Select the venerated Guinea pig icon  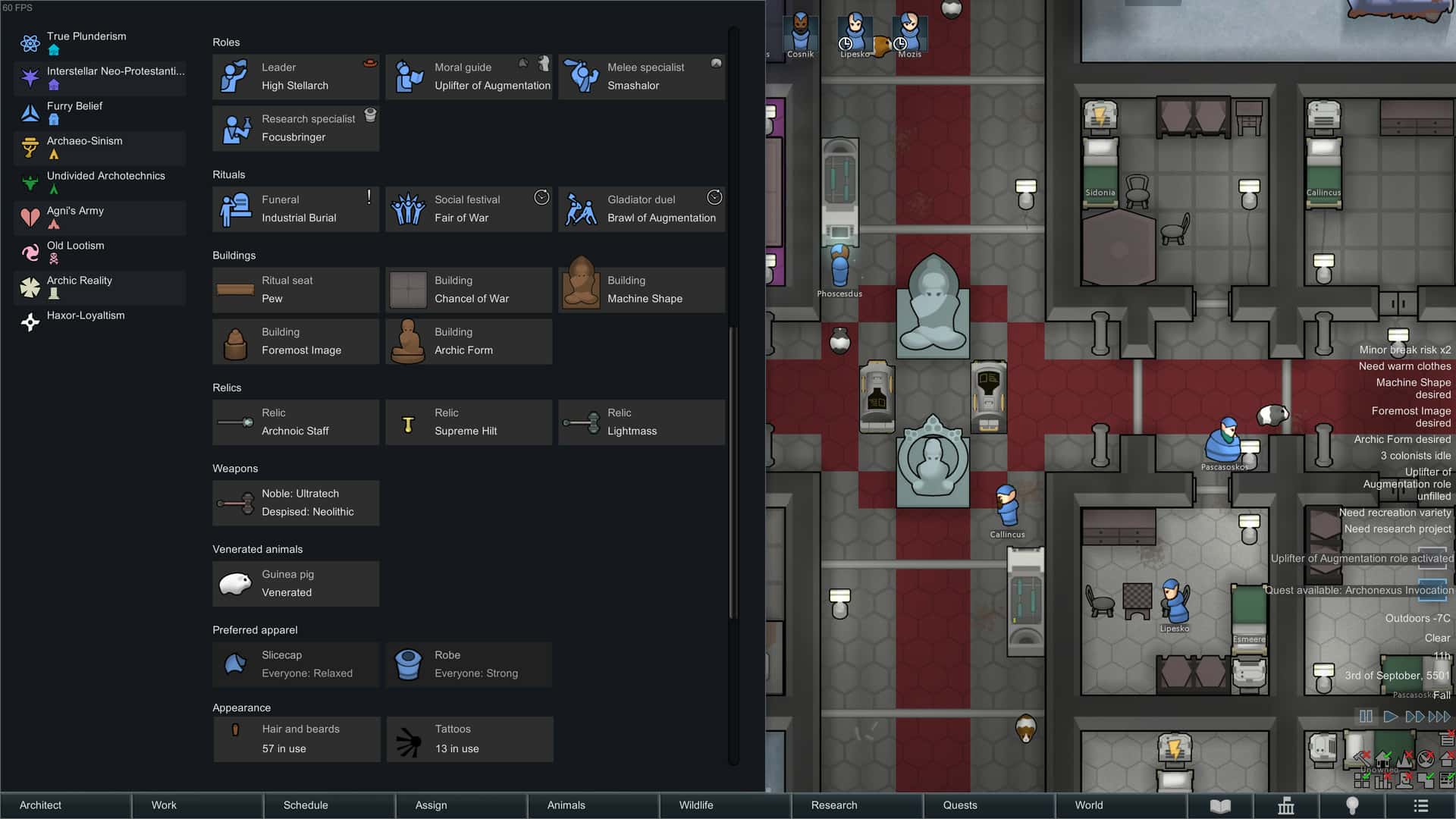coord(237,583)
